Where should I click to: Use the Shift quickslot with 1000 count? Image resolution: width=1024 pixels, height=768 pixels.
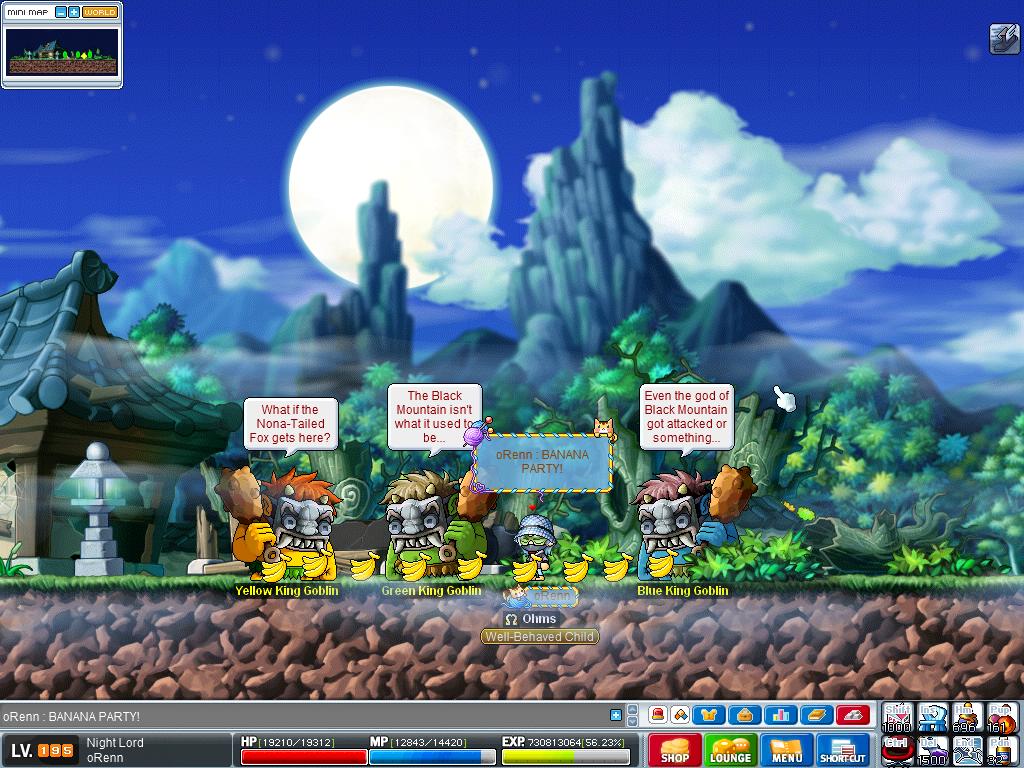(897, 717)
